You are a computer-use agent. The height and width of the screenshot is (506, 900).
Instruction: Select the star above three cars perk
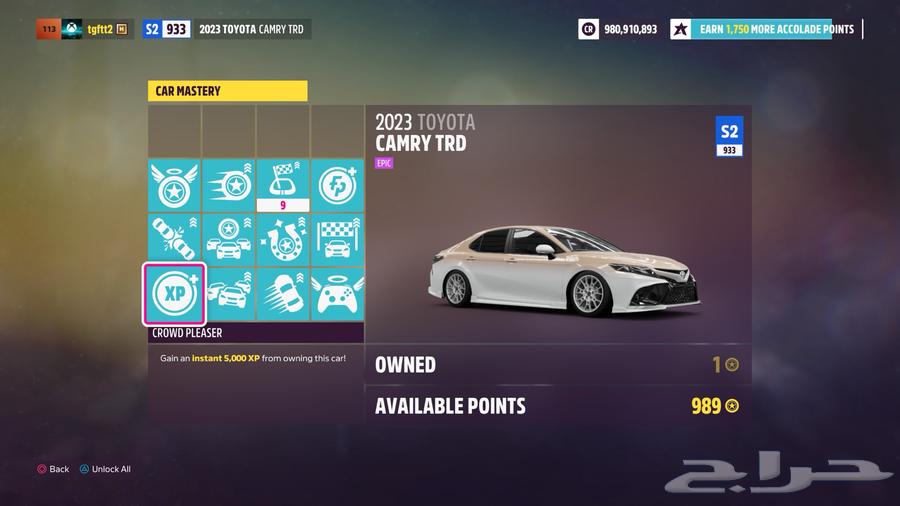[x=229, y=240]
